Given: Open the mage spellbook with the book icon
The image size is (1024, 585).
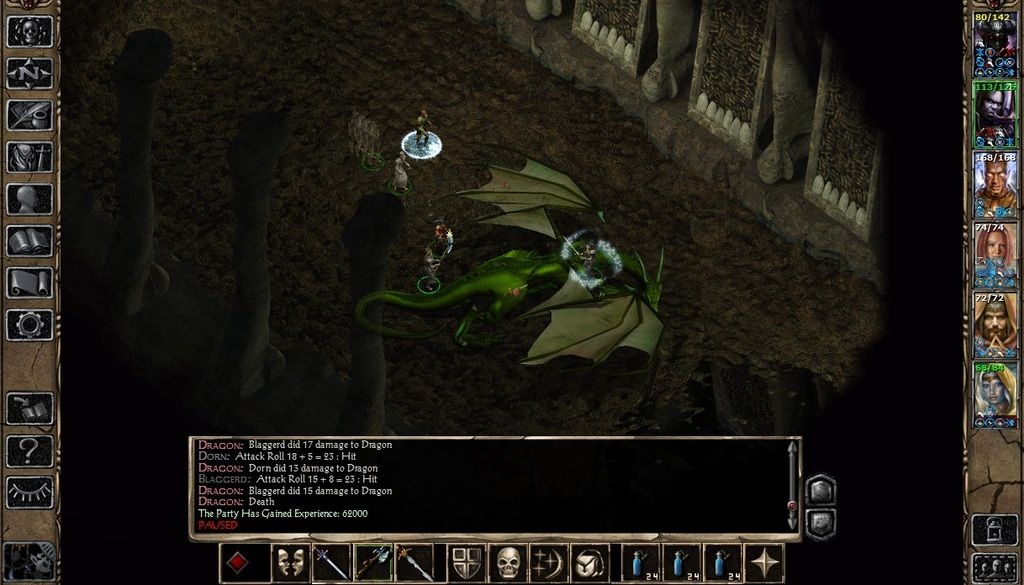Looking at the screenshot, I should (x=29, y=241).
